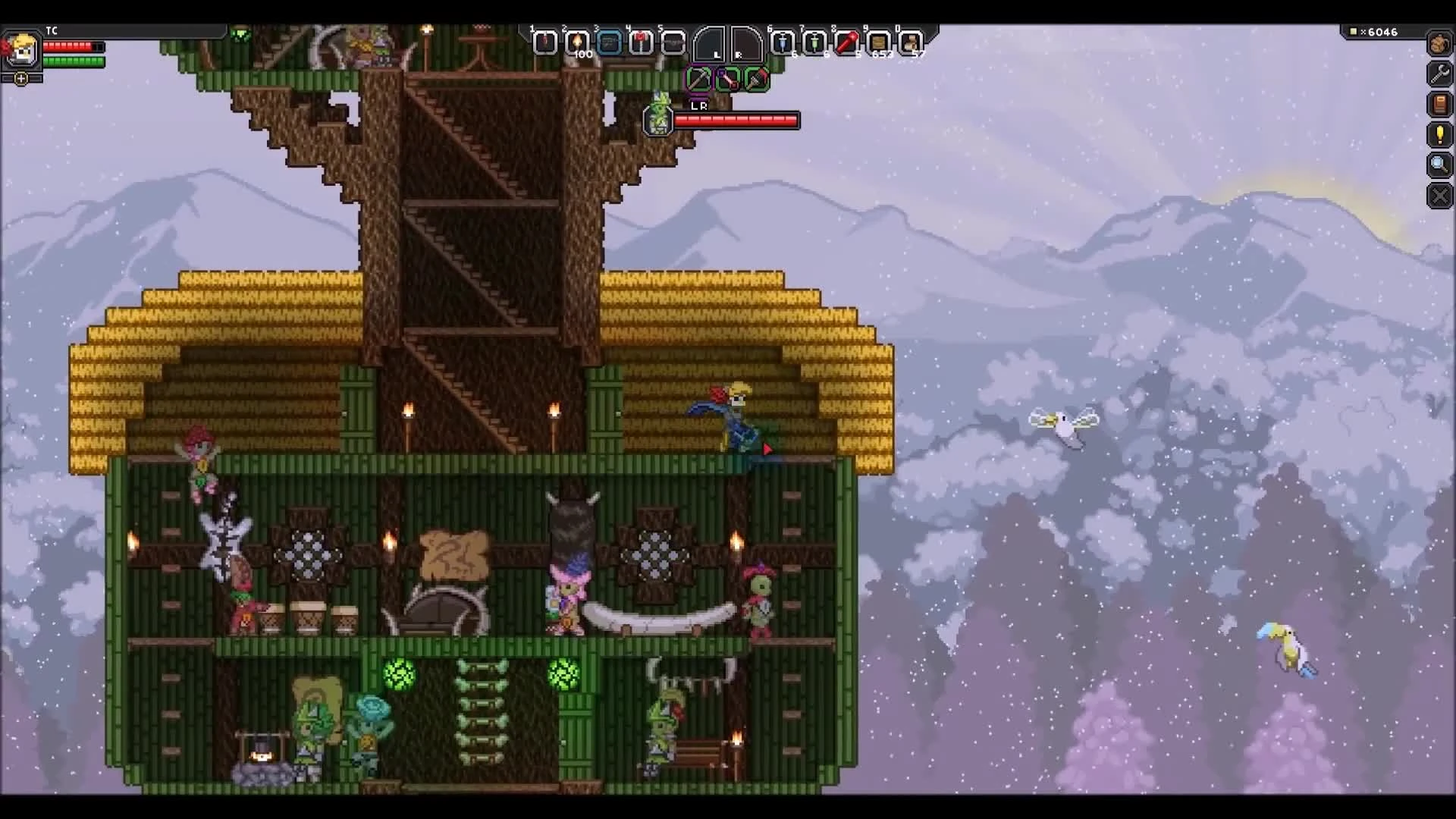Image resolution: width=1456 pixels, height=819 pixels.
Task: Select the paint tool below the hotbar
Action: tap(756, 78)
